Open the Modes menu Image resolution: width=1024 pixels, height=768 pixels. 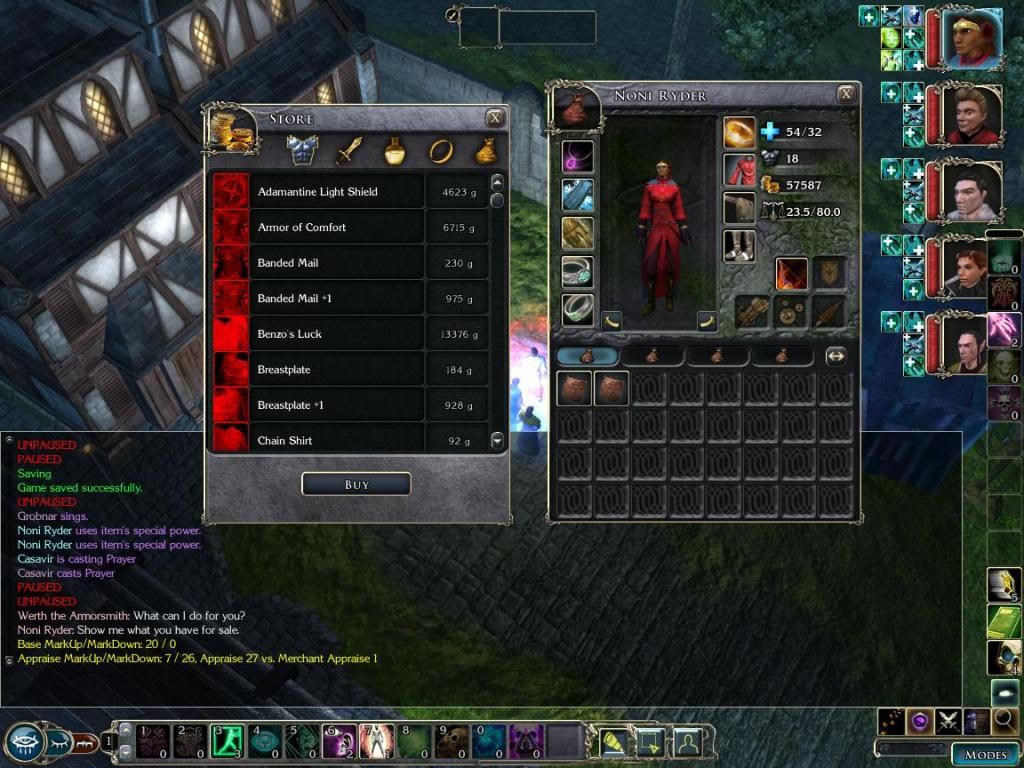click(x=985, y=754)
